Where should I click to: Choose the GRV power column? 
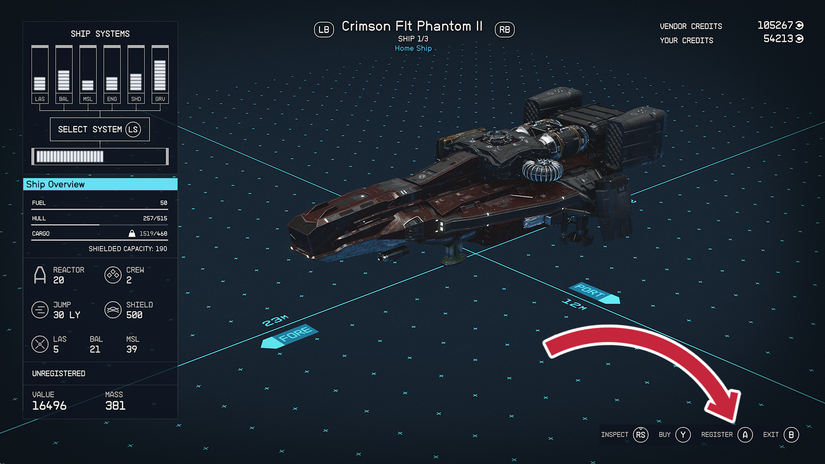(159, 76)
